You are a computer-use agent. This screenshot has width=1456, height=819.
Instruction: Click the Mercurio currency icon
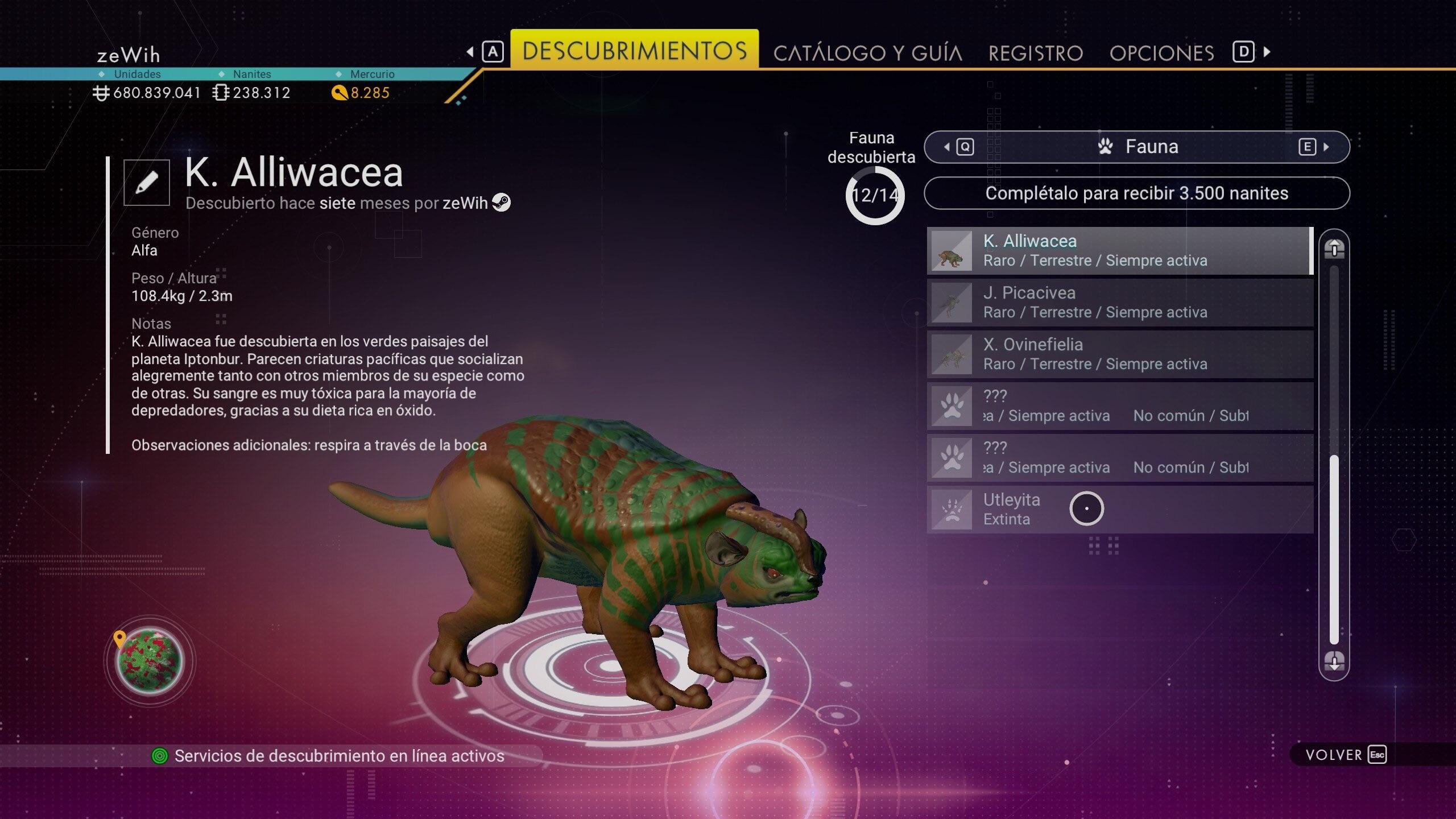point(340,92)
